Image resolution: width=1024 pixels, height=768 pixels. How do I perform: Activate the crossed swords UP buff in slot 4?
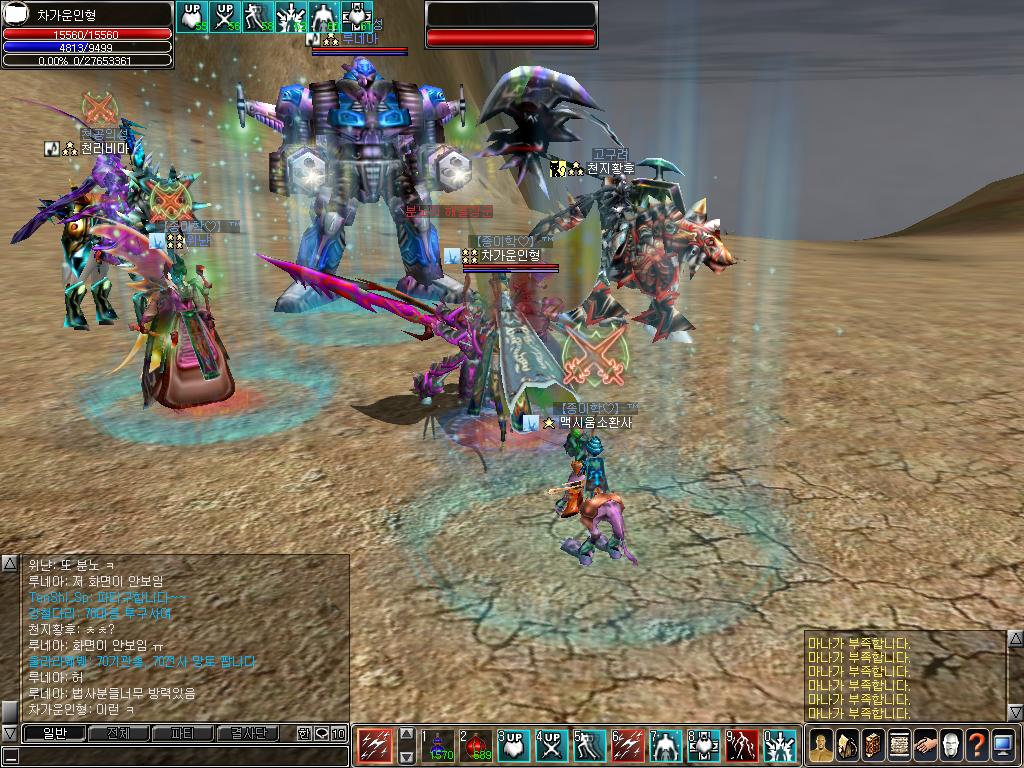coord(552,746)
